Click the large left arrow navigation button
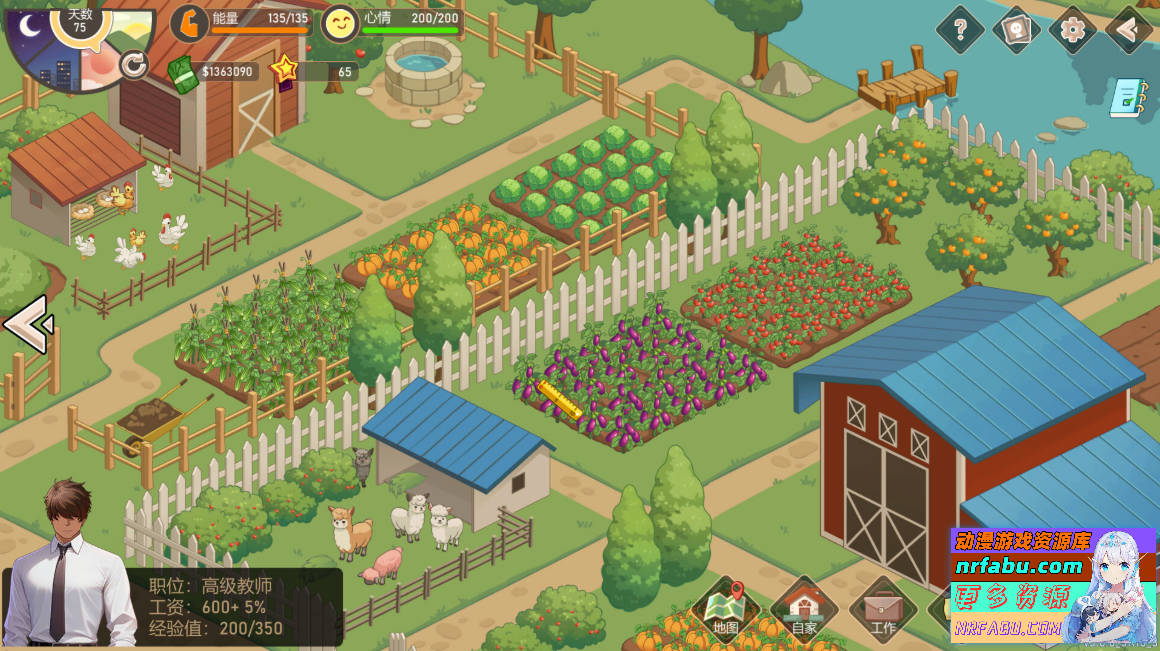Screen dimensions: 1160x651 26,324
